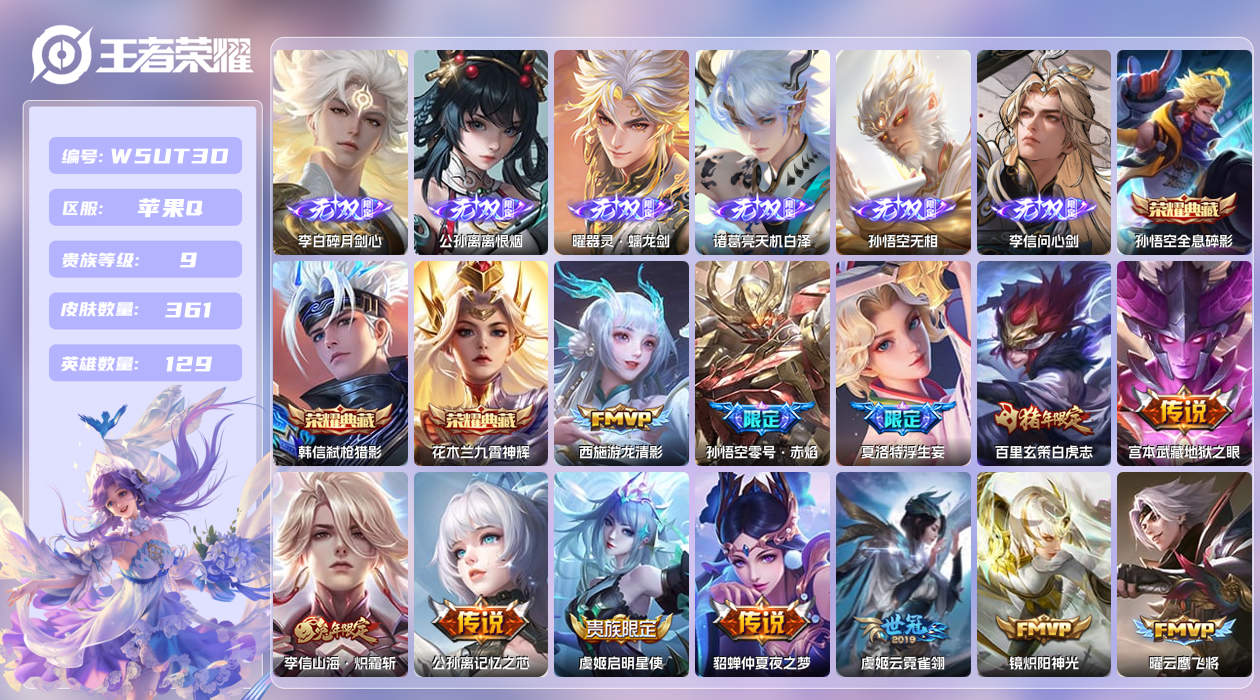Select the 韩信弑枪猎影 skin card
This screenshot has width=1260, height=700.
(x=340, y=363)
